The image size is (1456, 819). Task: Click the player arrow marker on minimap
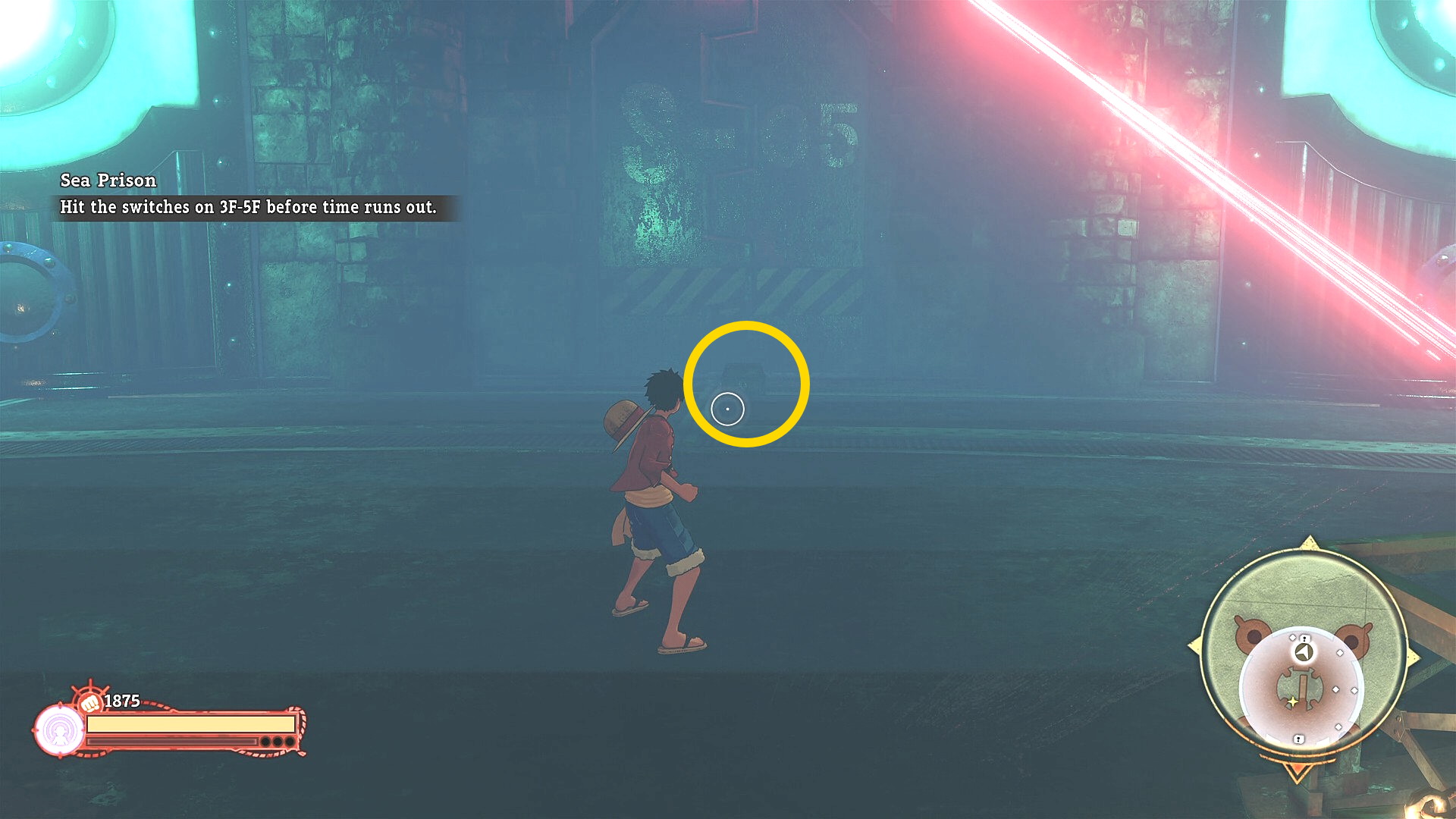pos(1304,652)
